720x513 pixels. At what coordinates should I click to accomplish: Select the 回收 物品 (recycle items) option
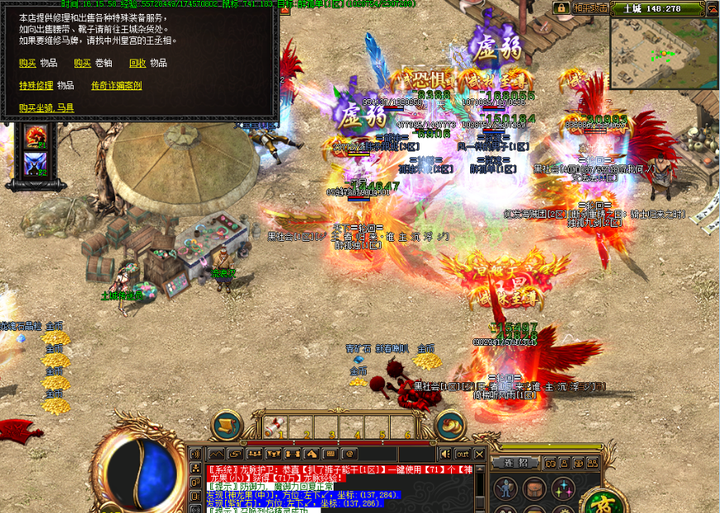(x=138, y=63)
